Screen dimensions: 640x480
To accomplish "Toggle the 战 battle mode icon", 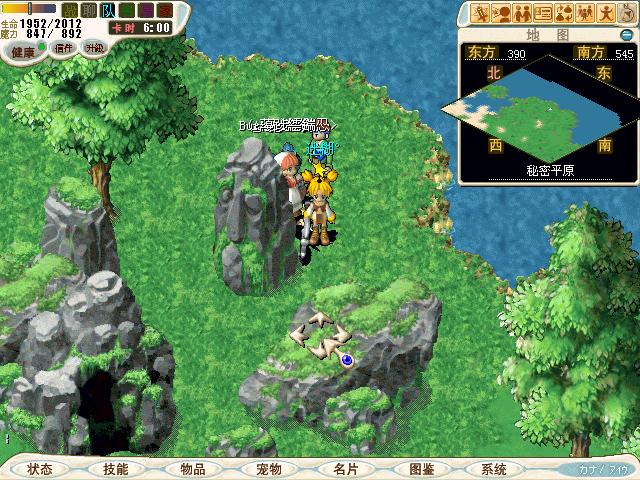I will click(69, 9).
